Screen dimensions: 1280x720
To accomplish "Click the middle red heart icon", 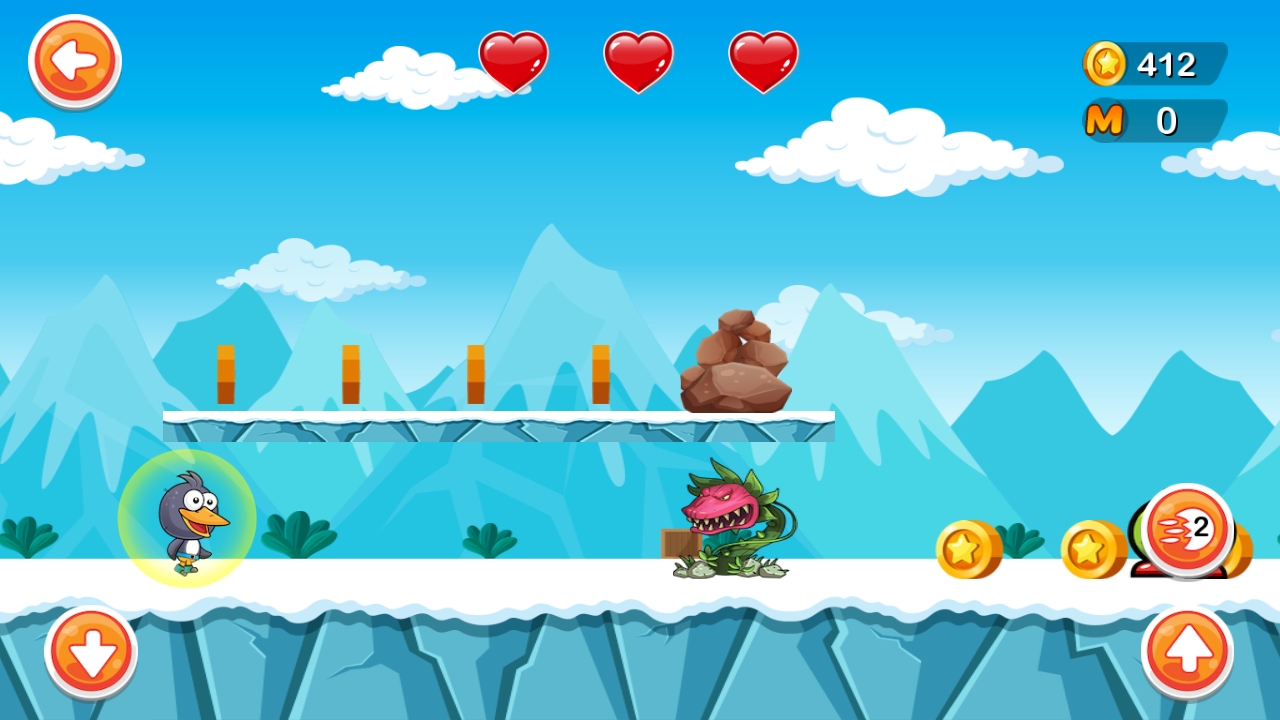I will click(x=638, y=62).
